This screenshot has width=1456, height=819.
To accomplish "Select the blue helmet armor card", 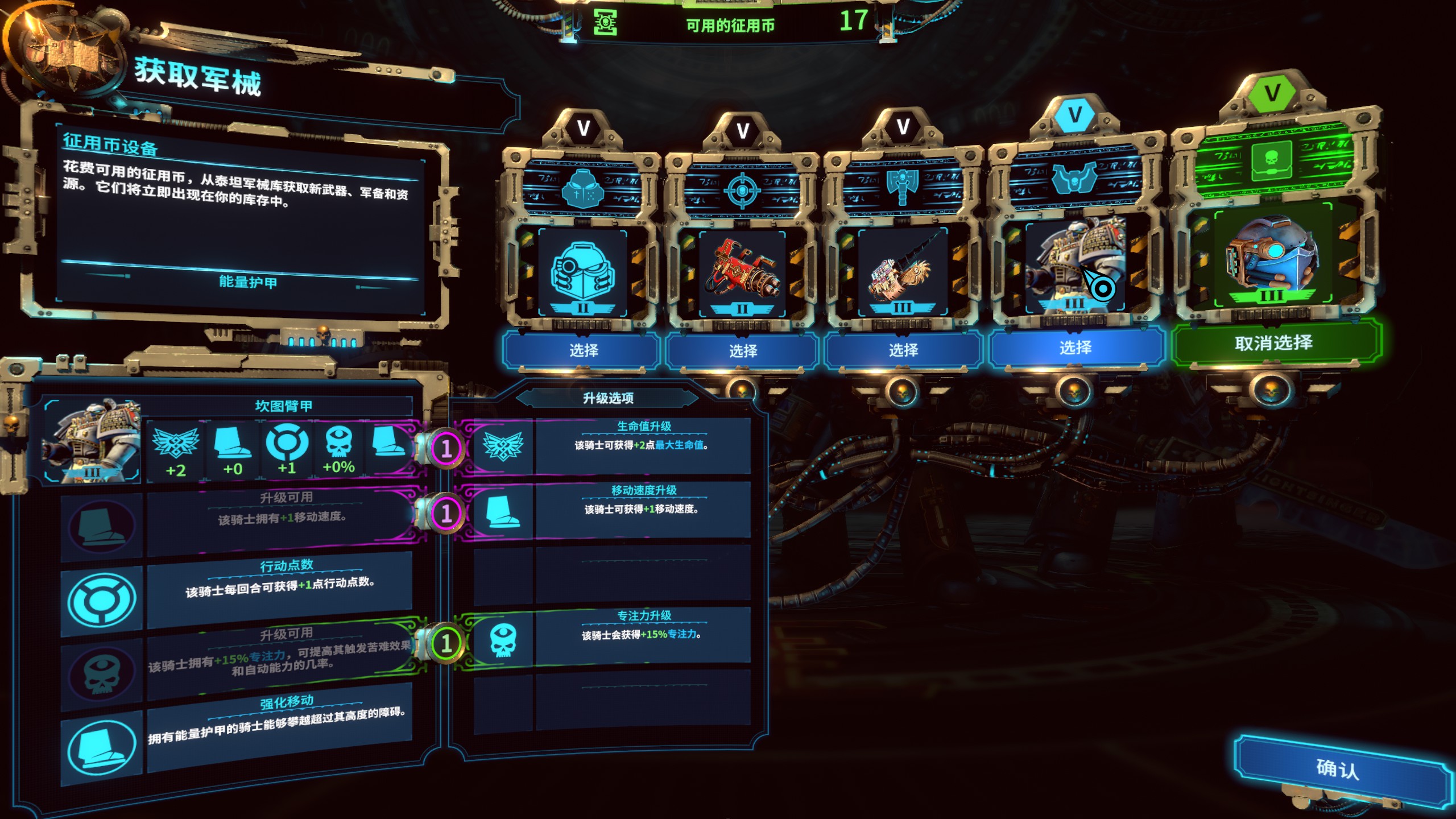I will point(583,349).
